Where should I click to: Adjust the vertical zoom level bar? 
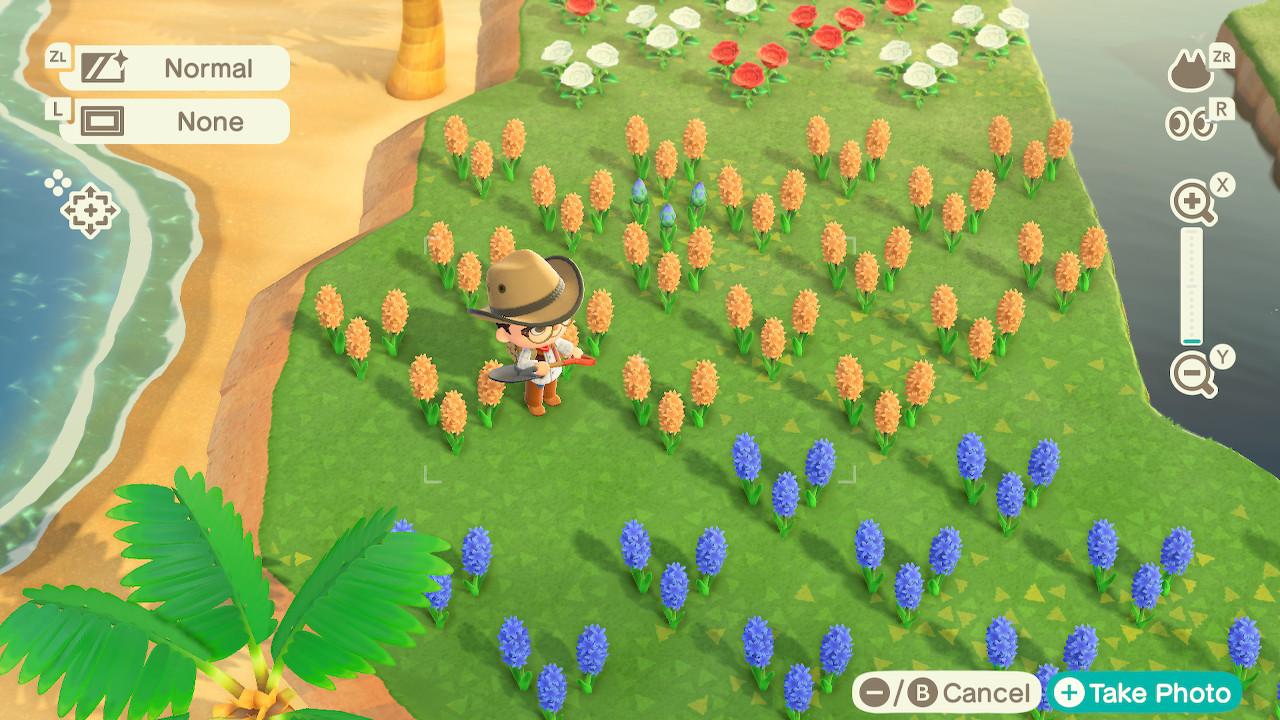pos(1191,288)
